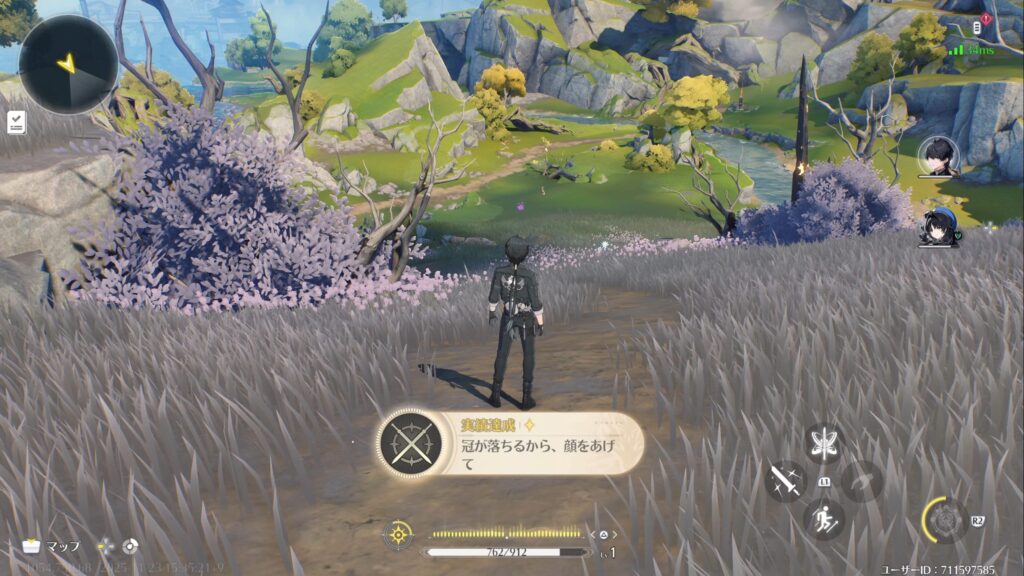Open the quest checklist icon below minimap
The image size is (1024, 576).
[16, 122]
